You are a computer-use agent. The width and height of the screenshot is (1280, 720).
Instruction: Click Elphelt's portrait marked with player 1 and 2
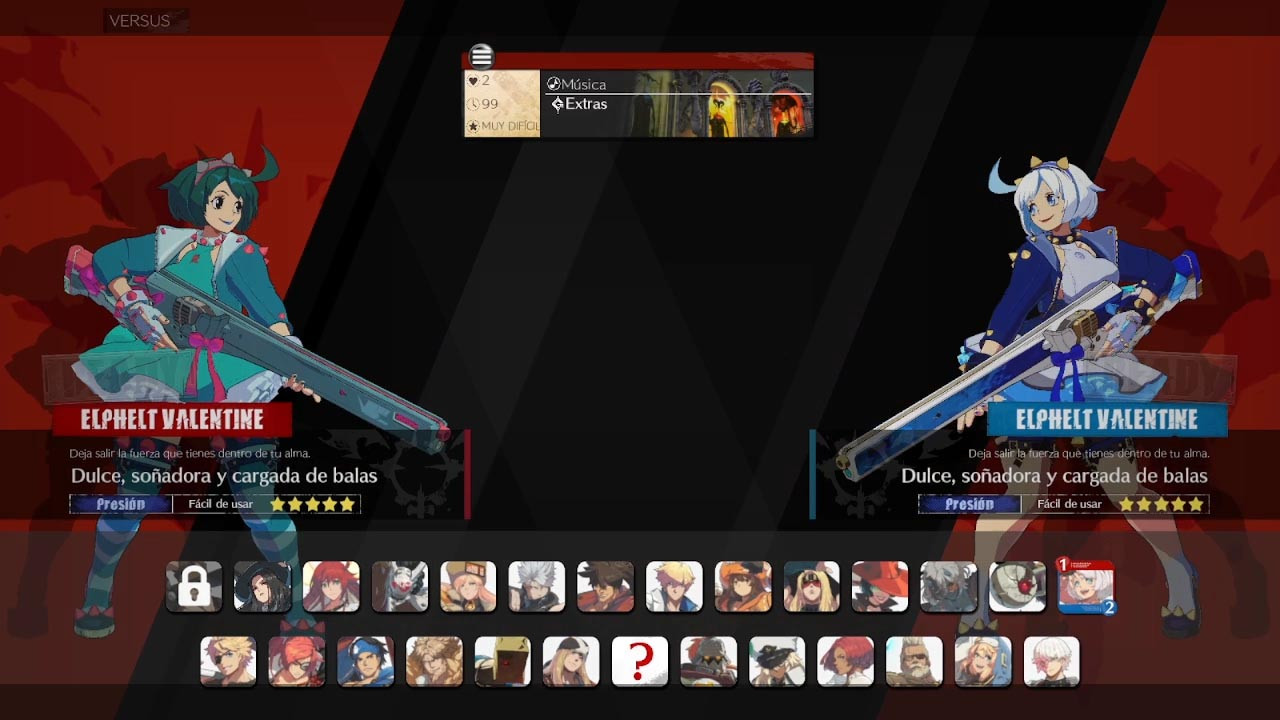1085,590
